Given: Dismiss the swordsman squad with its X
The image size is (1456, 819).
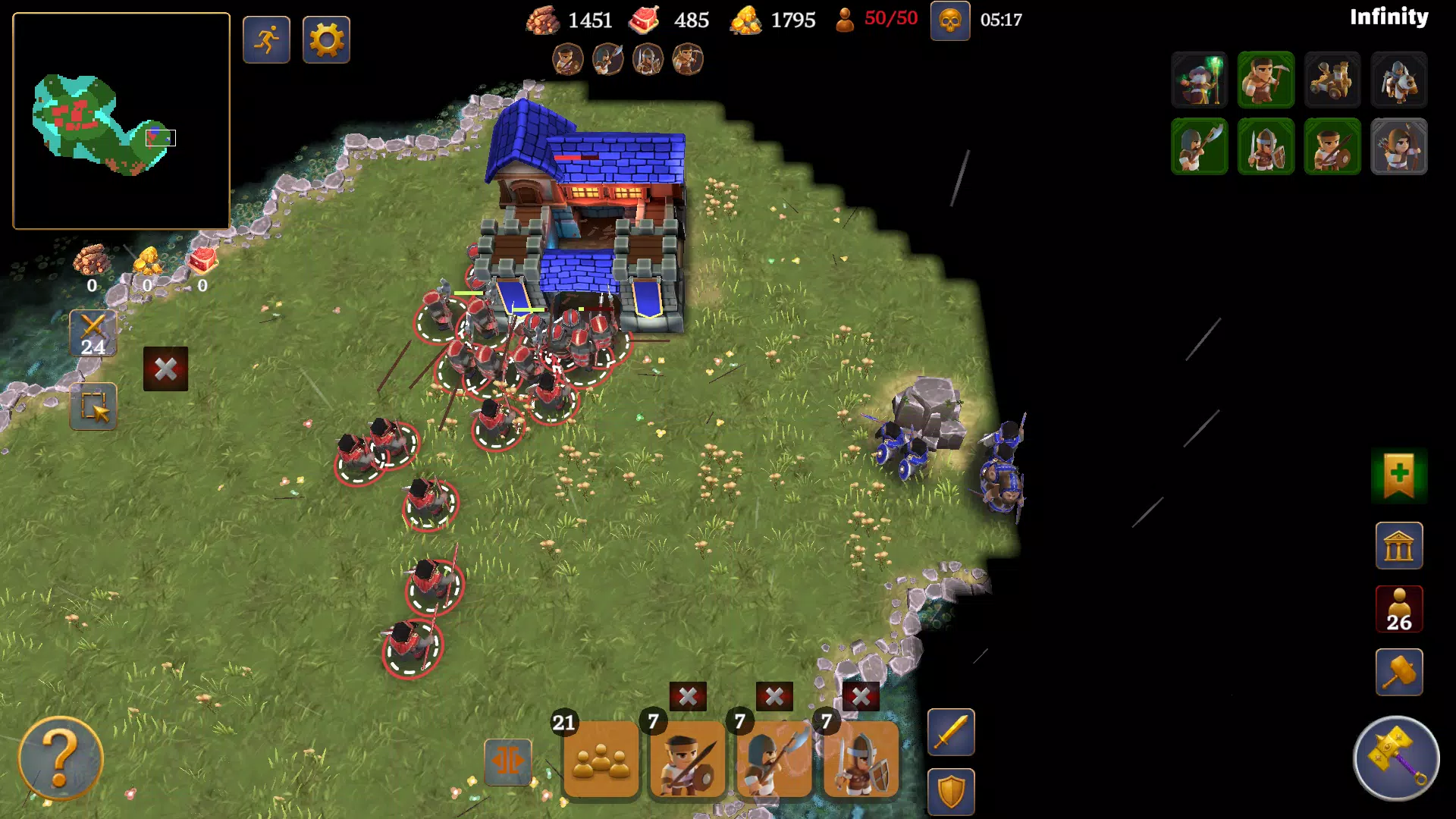Looking at the screenshot, I should click(861, 696).
